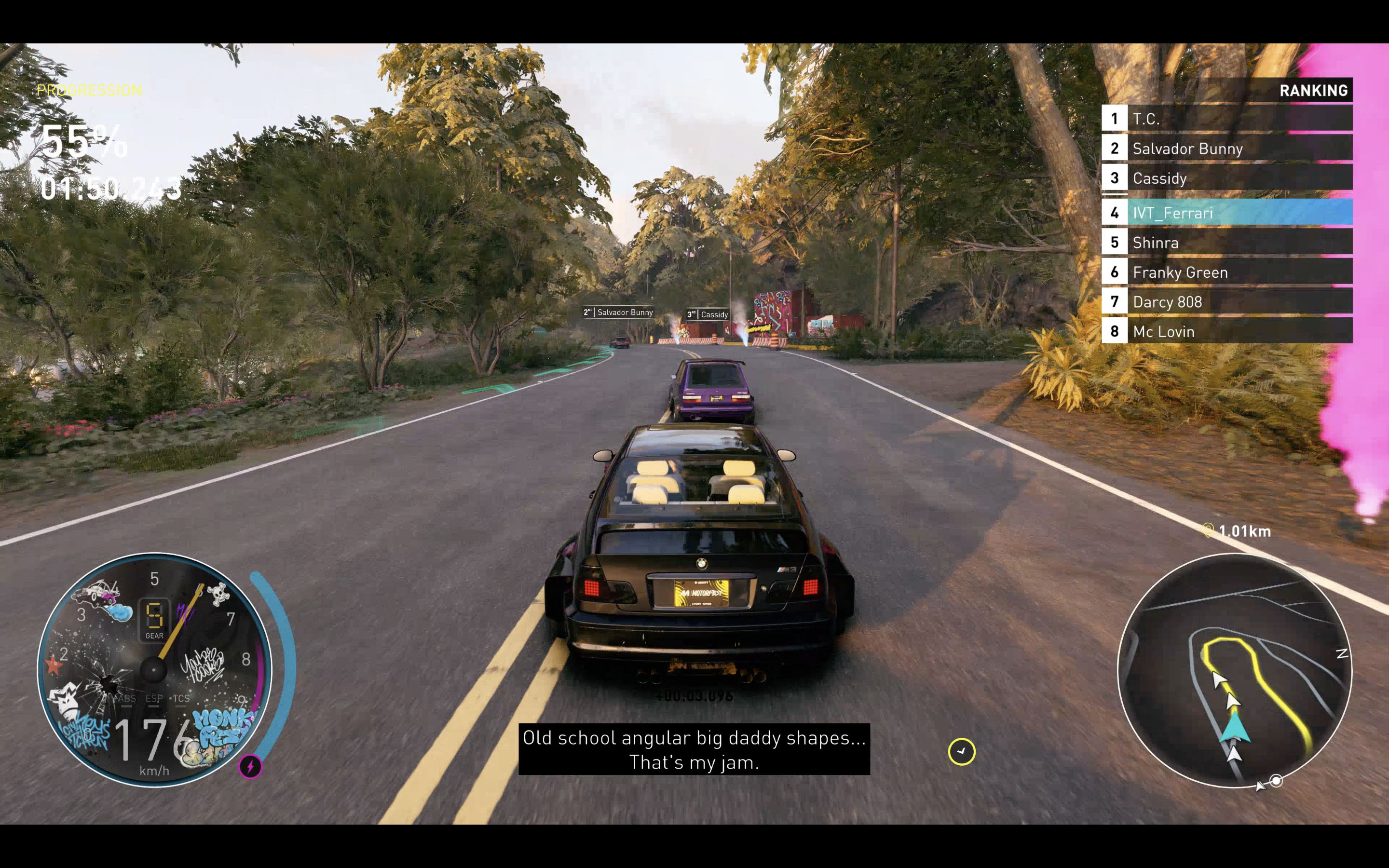Click the yellow clock rewind icon
The image size is (1389, 868).
(961, 751)
